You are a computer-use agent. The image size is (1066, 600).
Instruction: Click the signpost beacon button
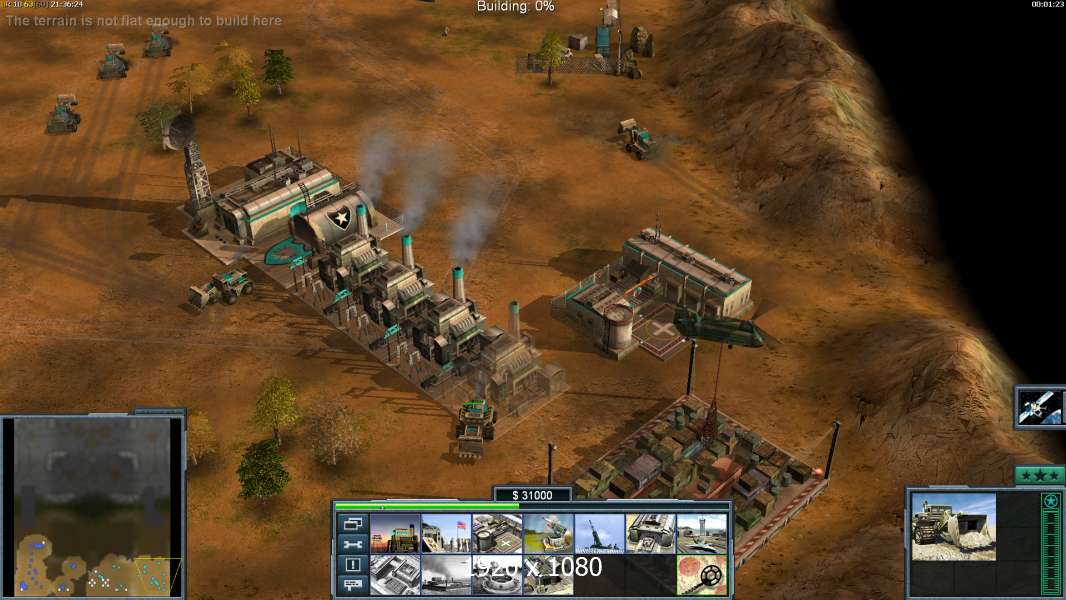[352, 586]
